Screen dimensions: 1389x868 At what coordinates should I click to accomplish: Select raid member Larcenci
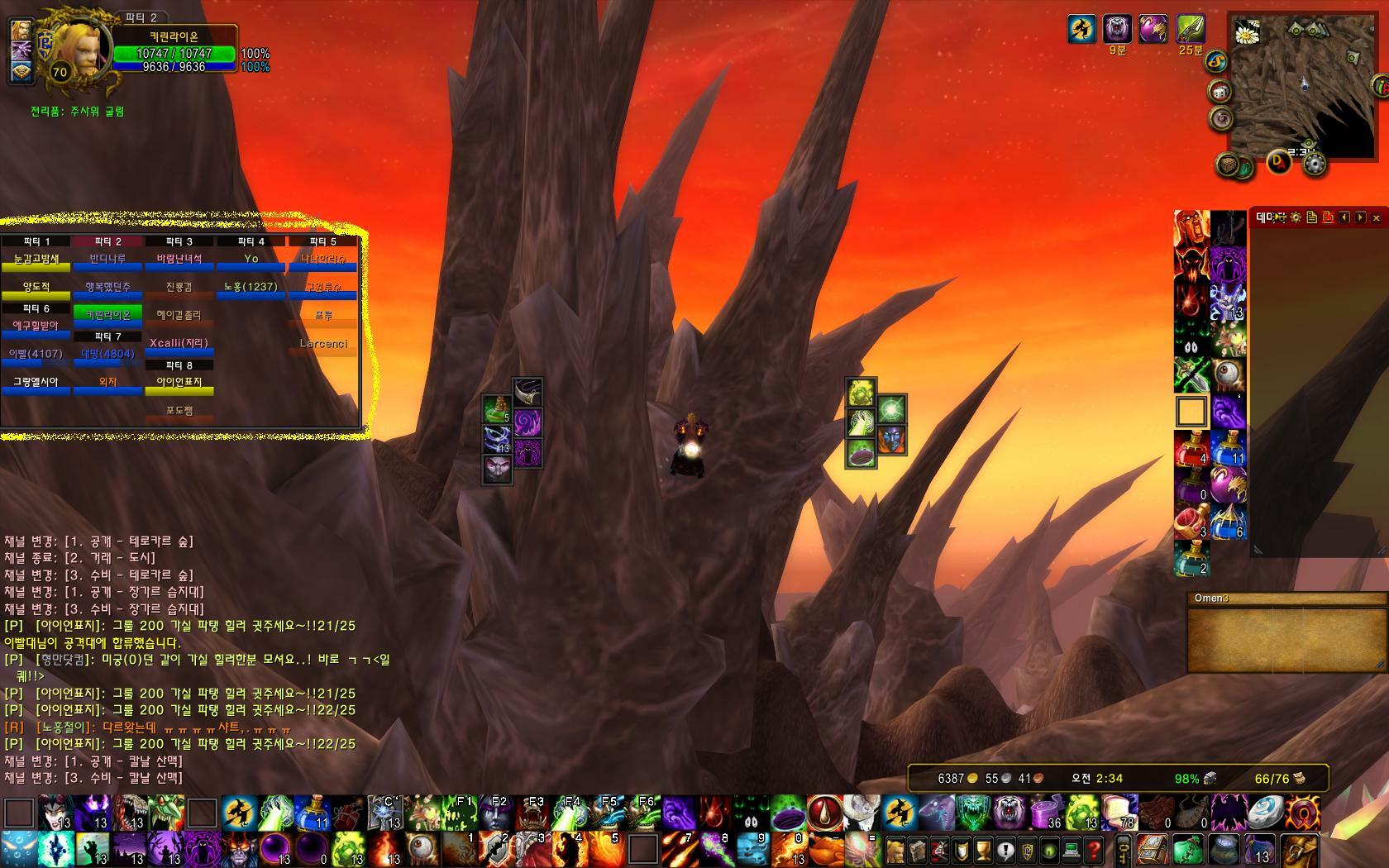[x=323, y=345]
